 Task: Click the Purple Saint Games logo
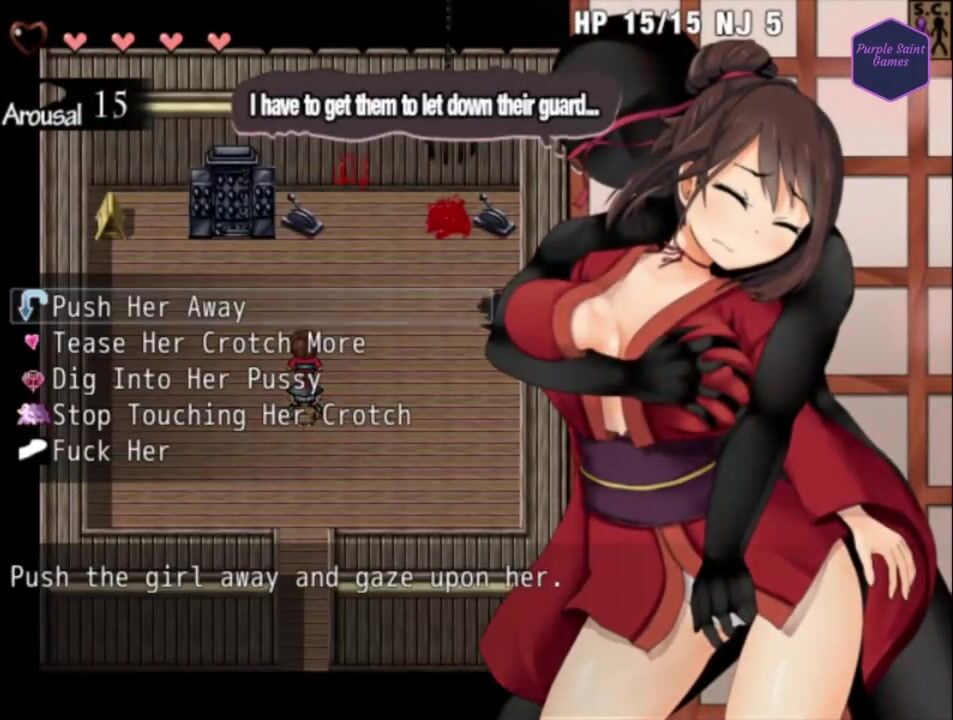(x=890, y=56)
